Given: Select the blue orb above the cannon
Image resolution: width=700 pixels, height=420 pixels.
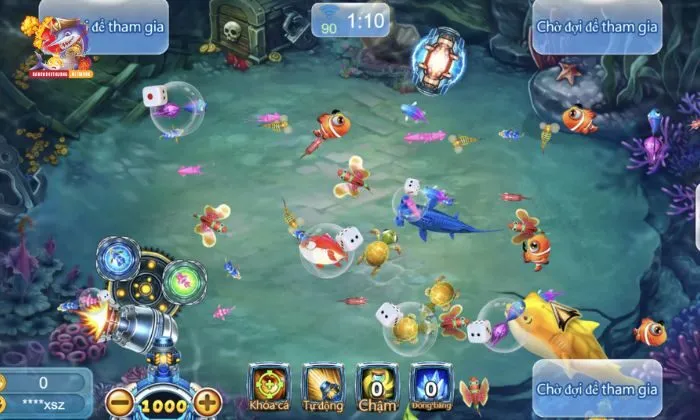Looking at the screenshot, I should coord(116,259).
